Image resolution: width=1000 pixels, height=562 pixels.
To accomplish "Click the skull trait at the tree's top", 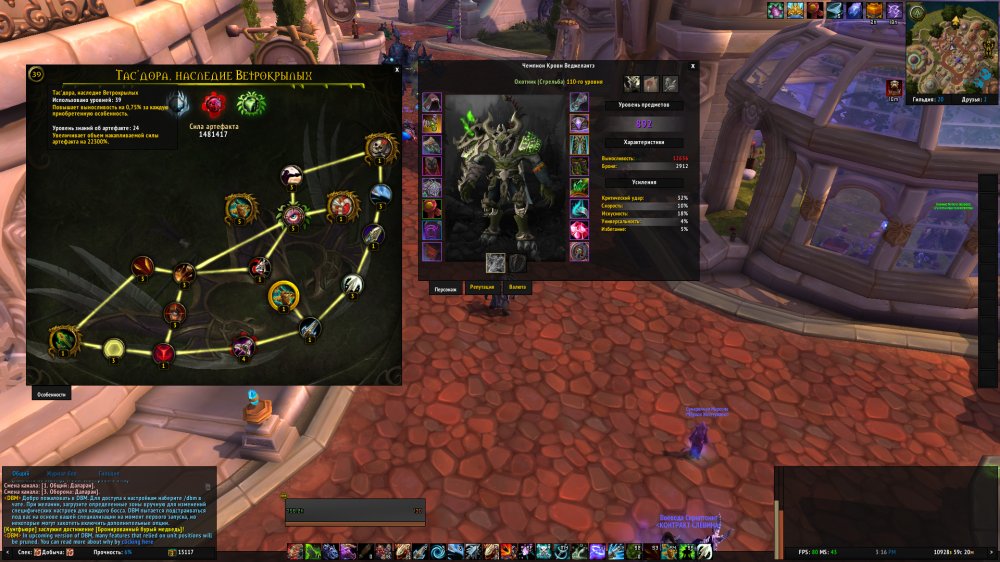I will [x=379, y=150].
